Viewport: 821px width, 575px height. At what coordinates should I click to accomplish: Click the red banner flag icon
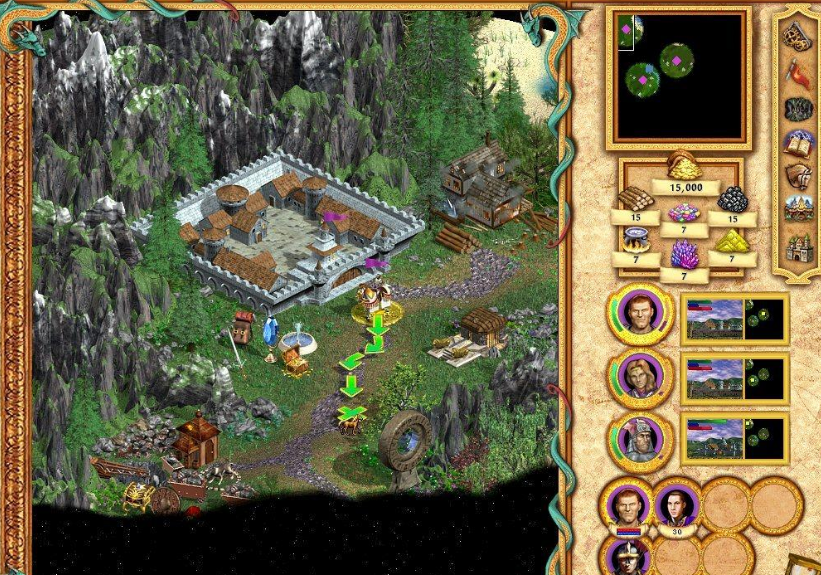(797, 72)
